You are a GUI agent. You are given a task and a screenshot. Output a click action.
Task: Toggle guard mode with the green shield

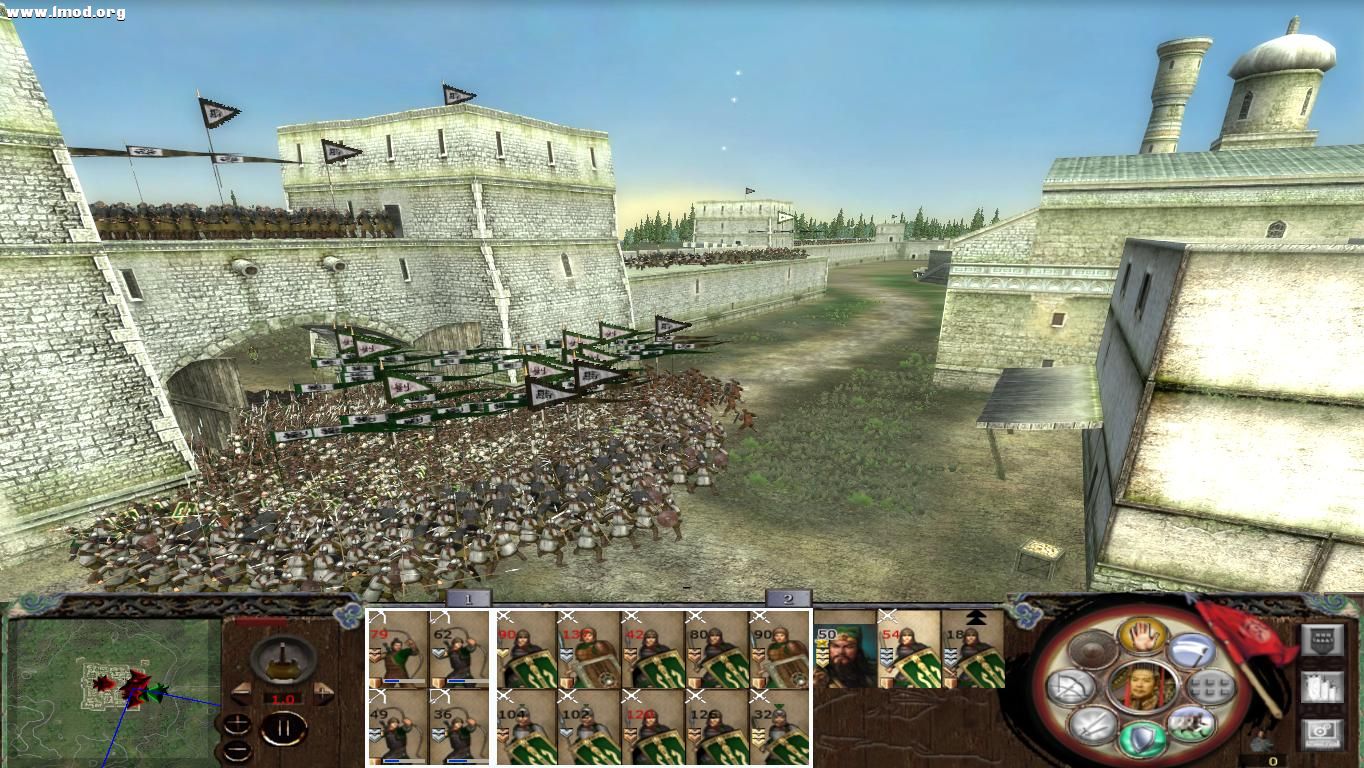click(1141, 737)
